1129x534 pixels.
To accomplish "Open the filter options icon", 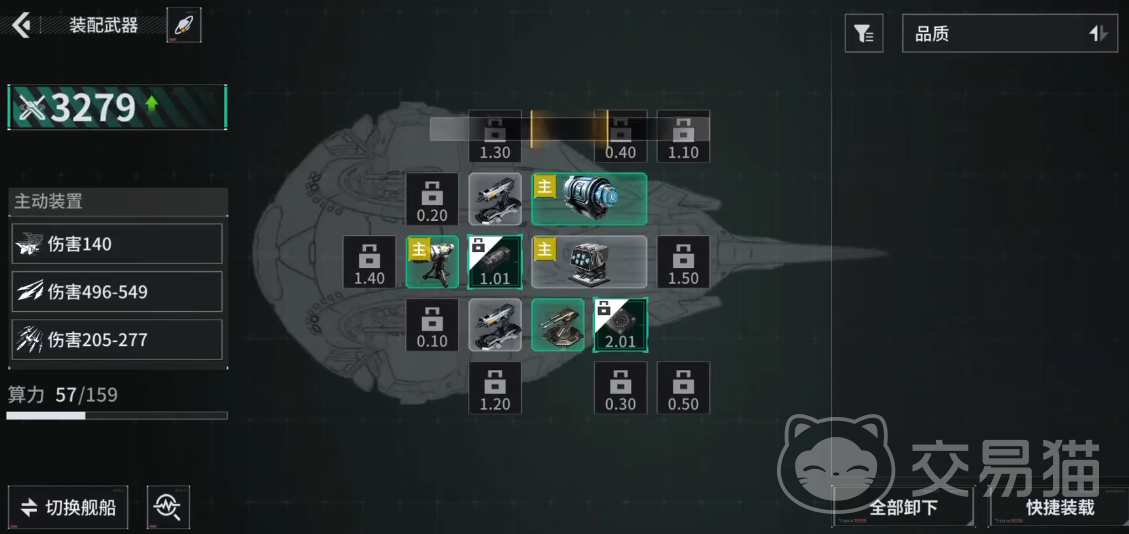I will pos(864,34).
